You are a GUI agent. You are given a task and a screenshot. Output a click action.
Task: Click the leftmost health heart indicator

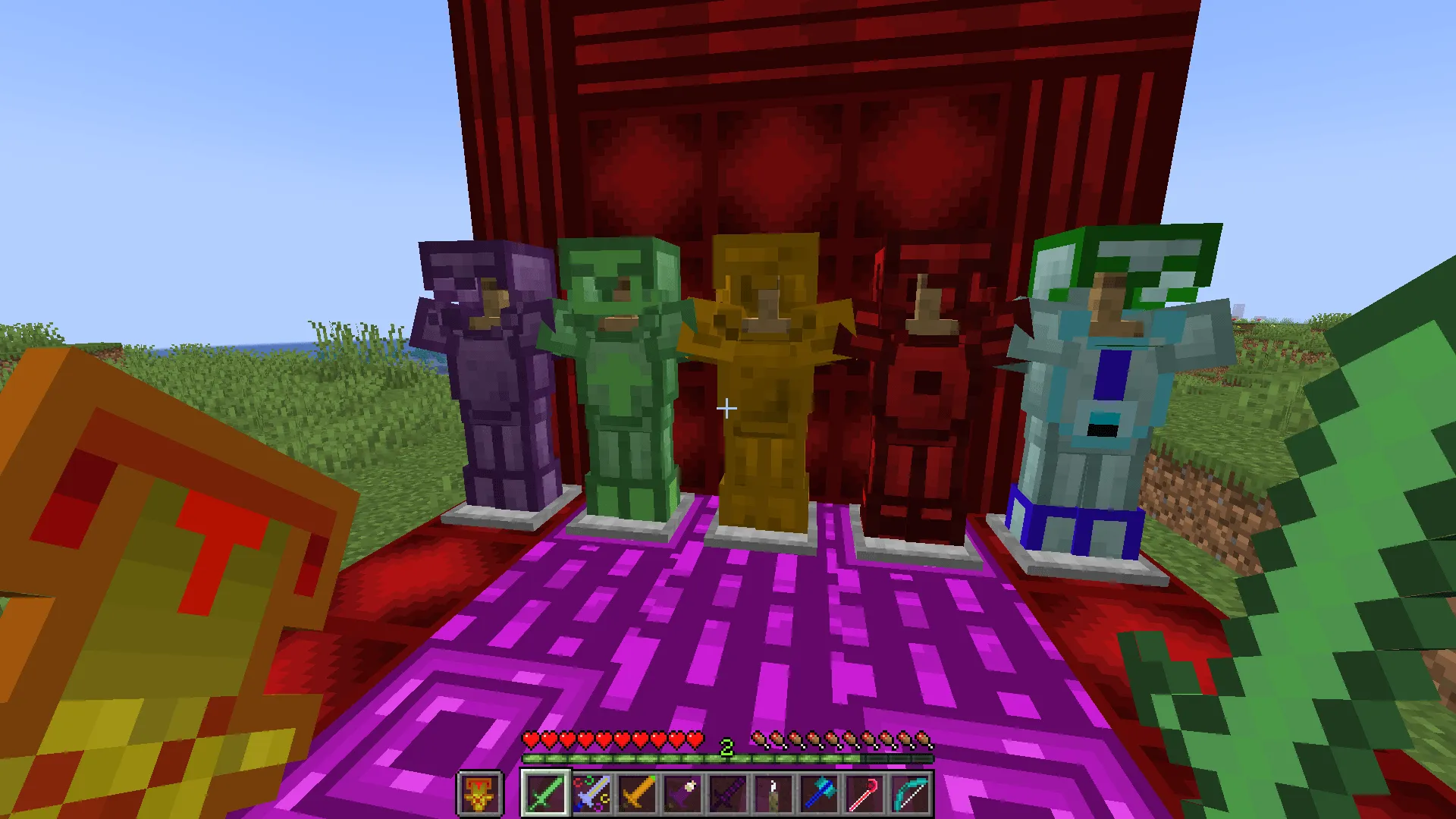point(531,736)
